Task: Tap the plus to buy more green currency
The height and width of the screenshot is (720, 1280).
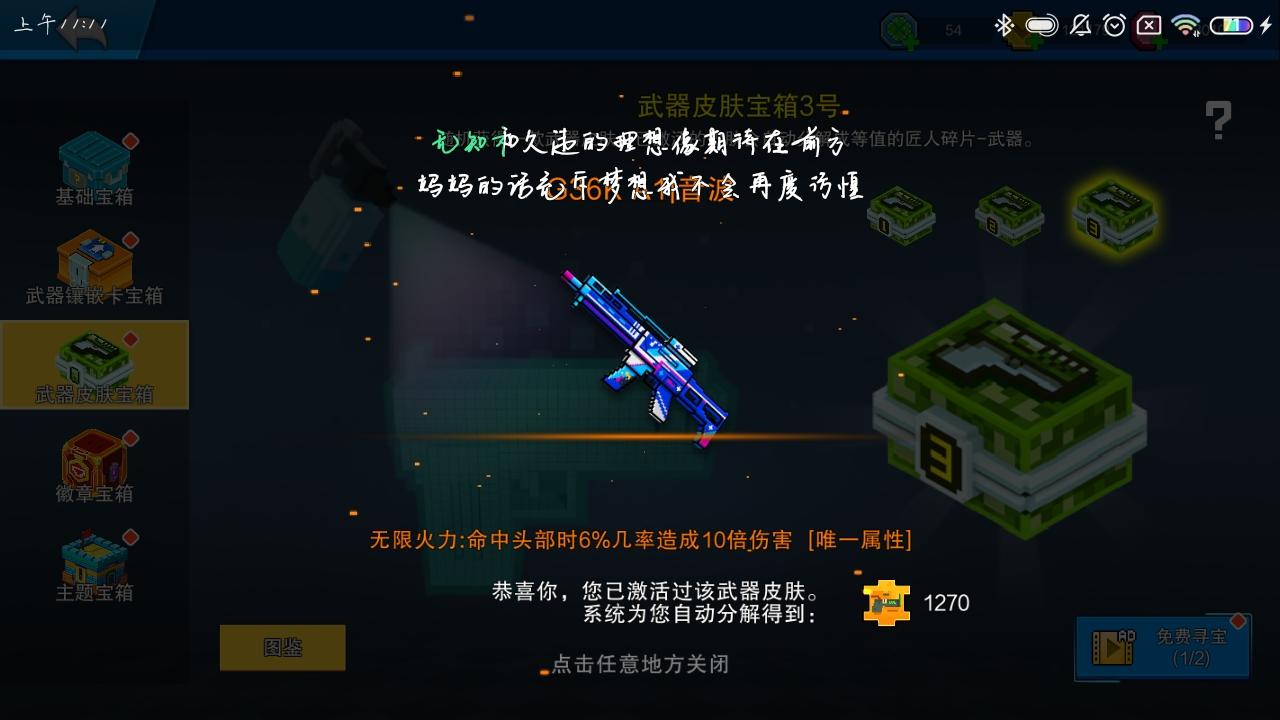Action: [913, 42]
